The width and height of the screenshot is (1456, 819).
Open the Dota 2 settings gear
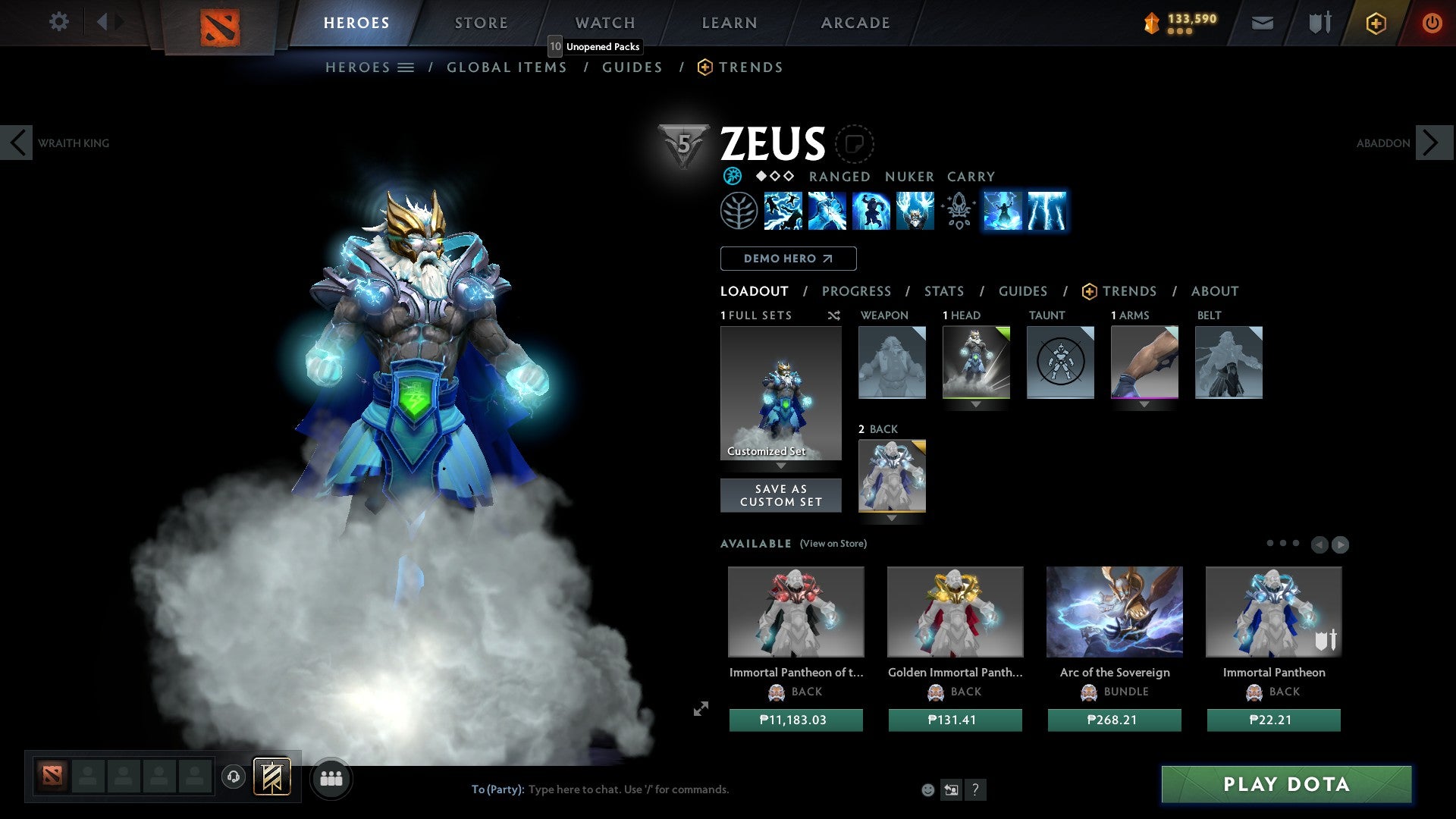[x=59, y=22]
